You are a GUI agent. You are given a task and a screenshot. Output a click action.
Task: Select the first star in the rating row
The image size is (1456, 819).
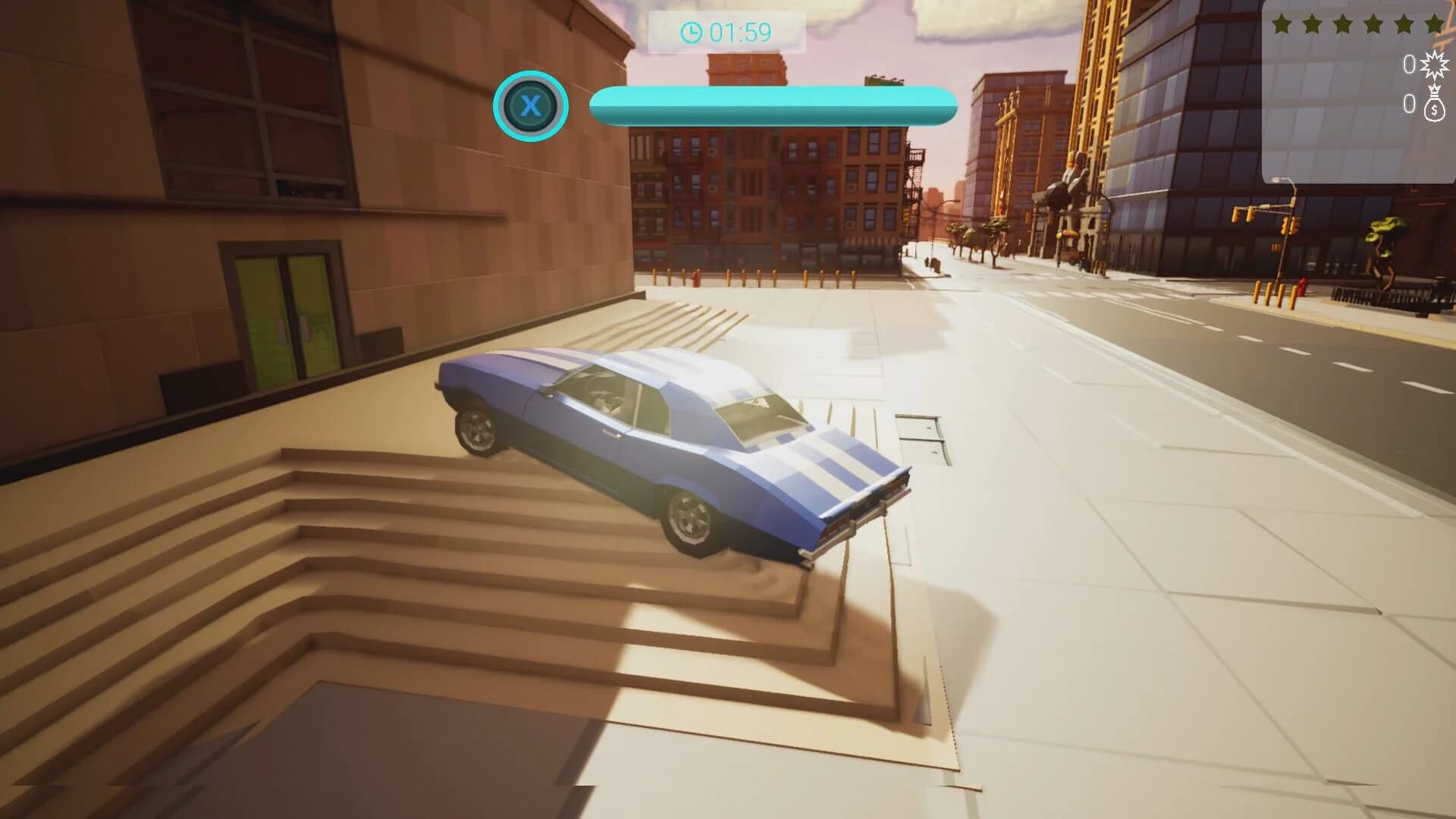click(x=1281, y=24)
